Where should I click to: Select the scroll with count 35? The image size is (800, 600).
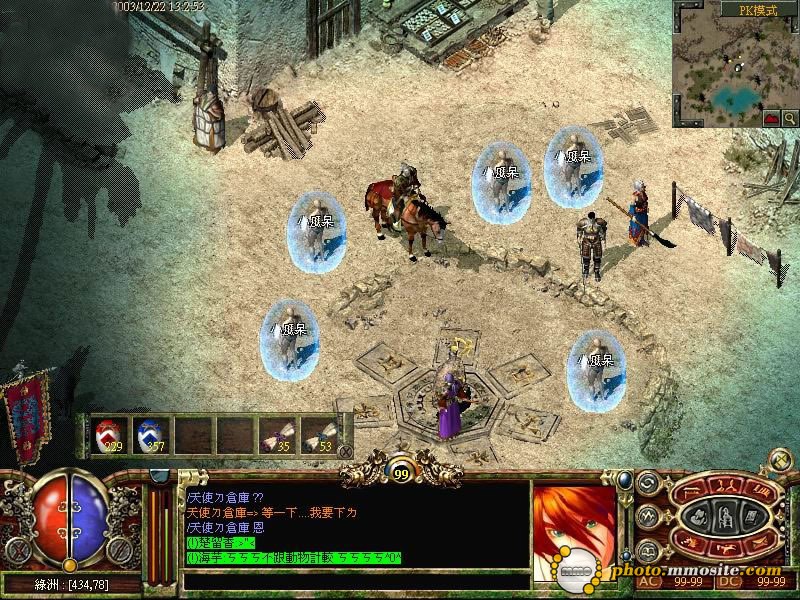(276, 435)
